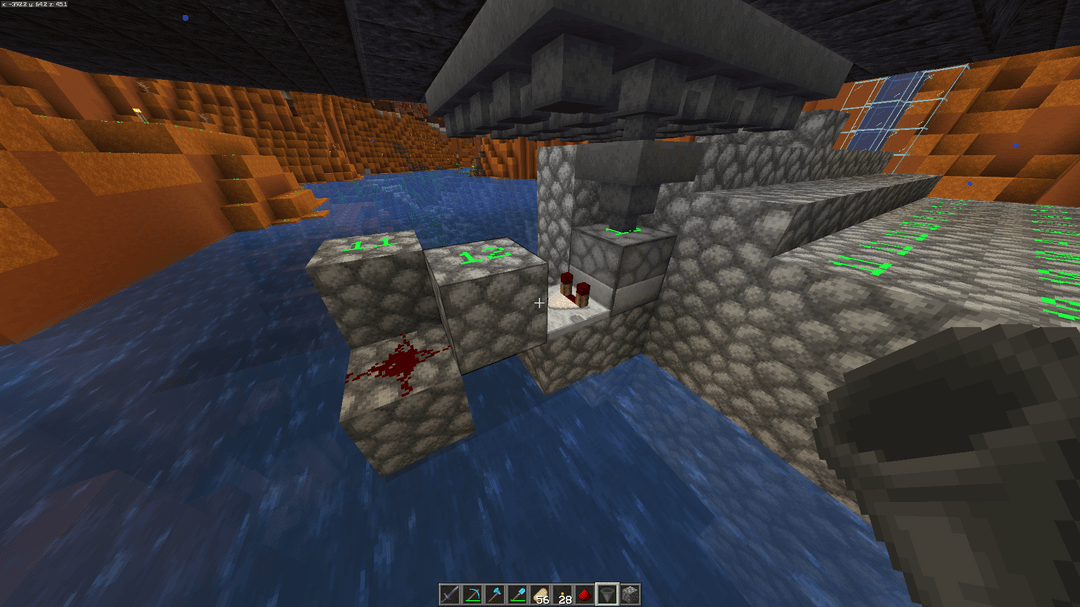Pick the torch stack of 28
The image size is (1080, 607).
pyautogui.click(x=563, y=595)
